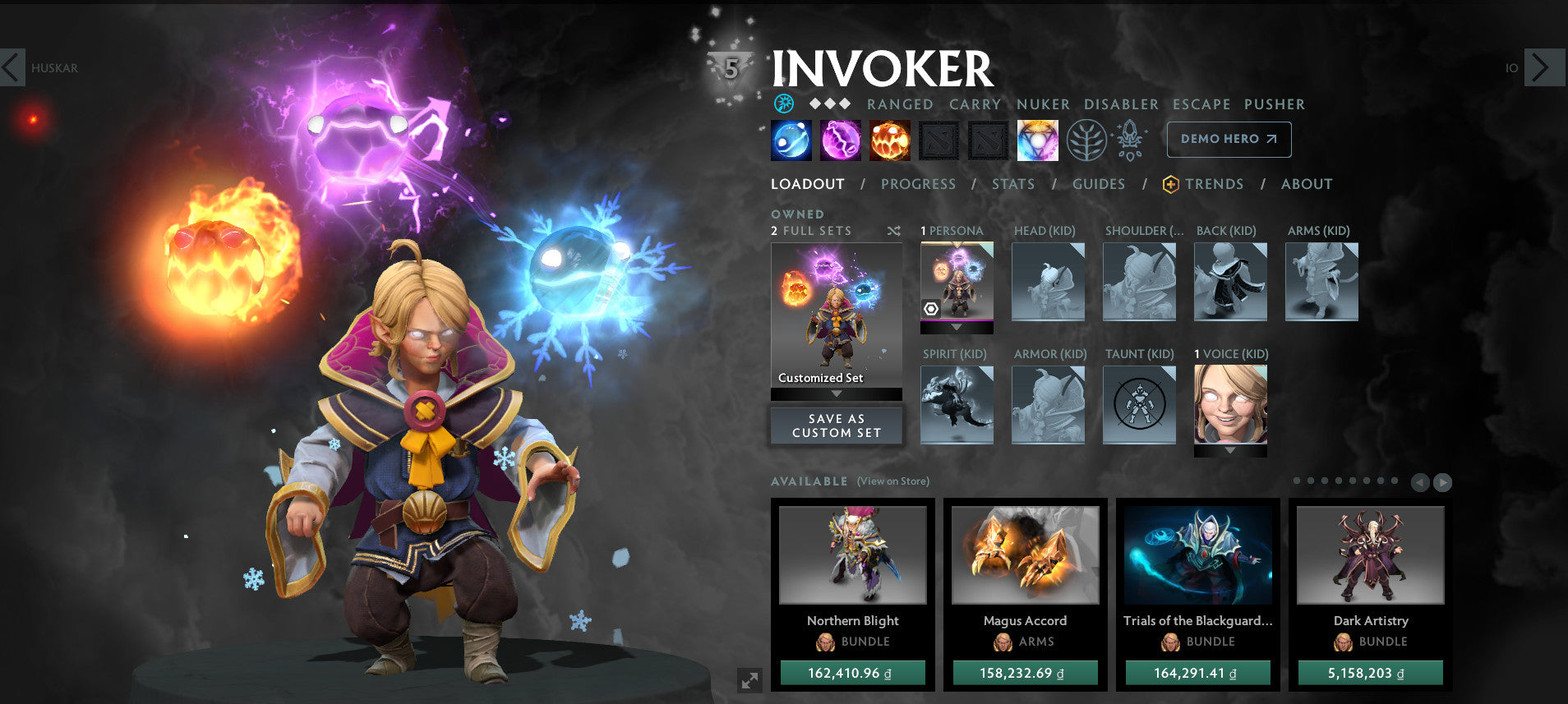Click Save as Custom Set

[836, 425]
